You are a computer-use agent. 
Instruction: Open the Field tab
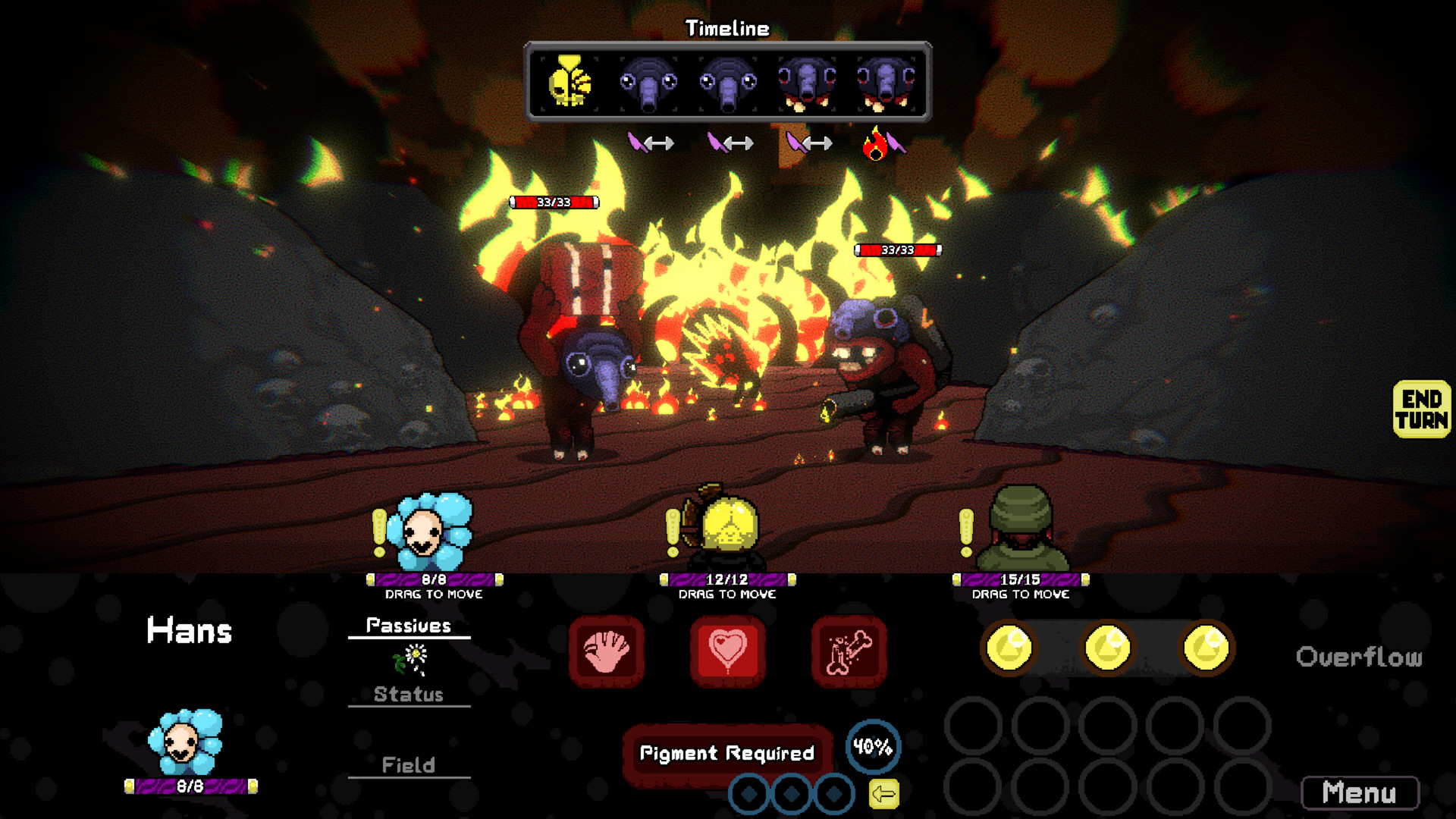[408, 765]
